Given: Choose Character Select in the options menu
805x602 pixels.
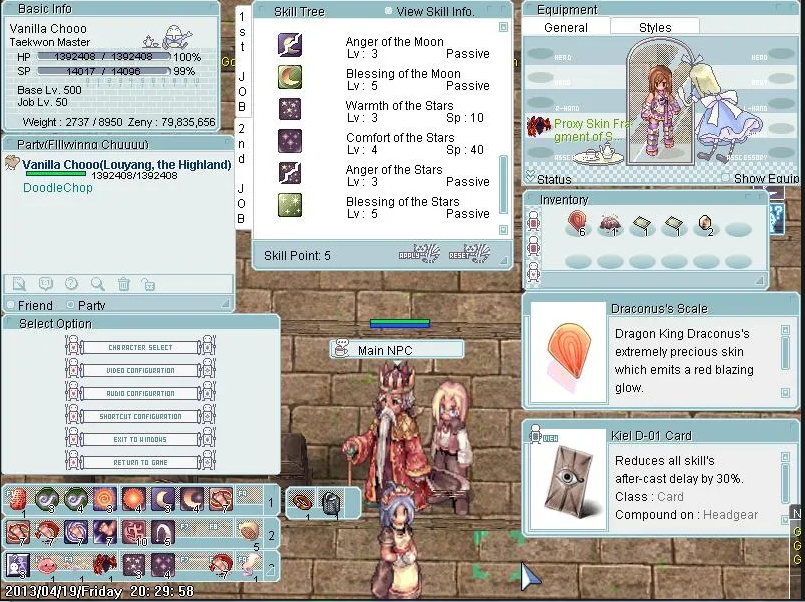Looking at the screenshot, I should point(140,347).
